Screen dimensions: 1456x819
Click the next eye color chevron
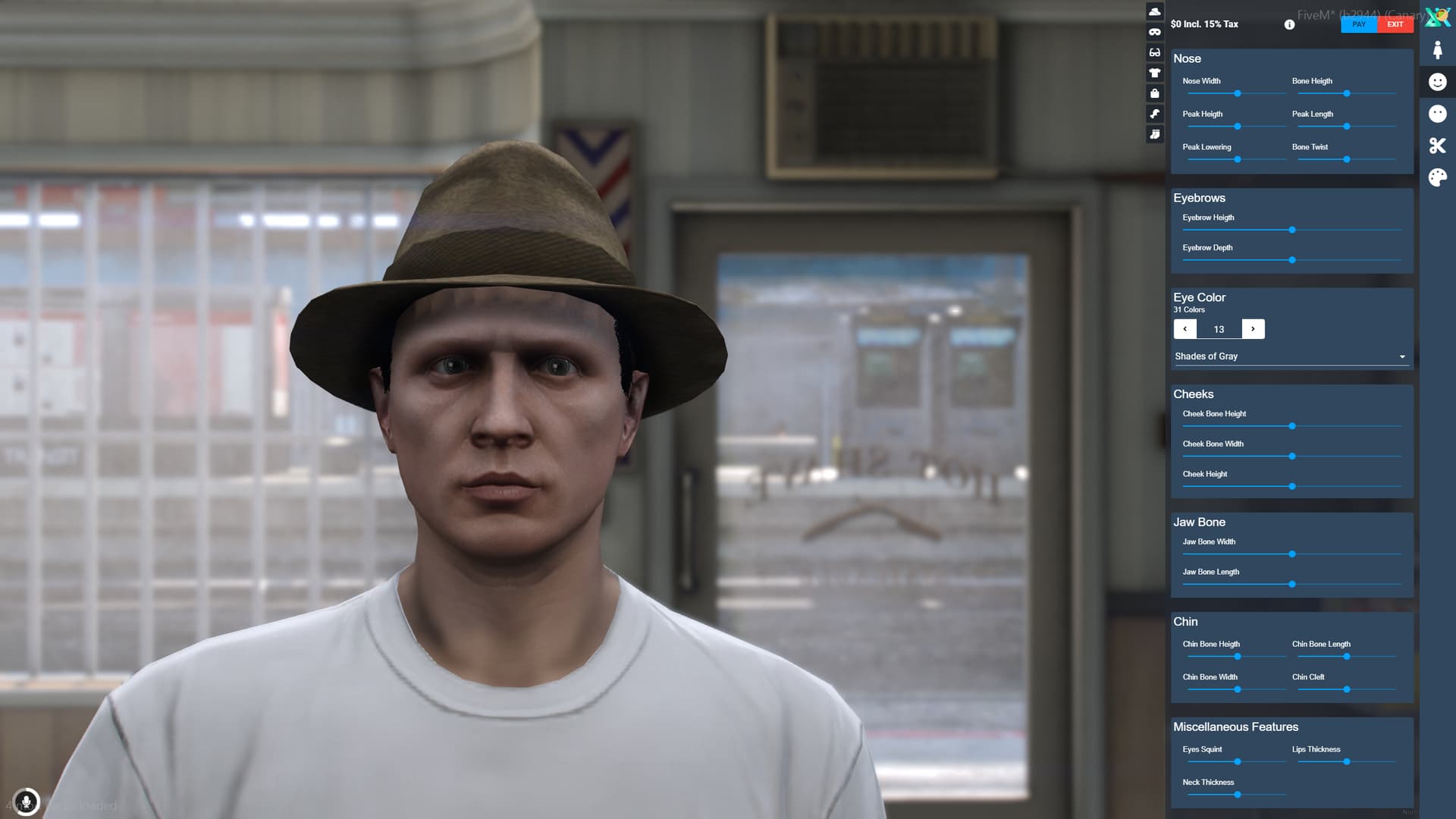[x=1253, y=328]
